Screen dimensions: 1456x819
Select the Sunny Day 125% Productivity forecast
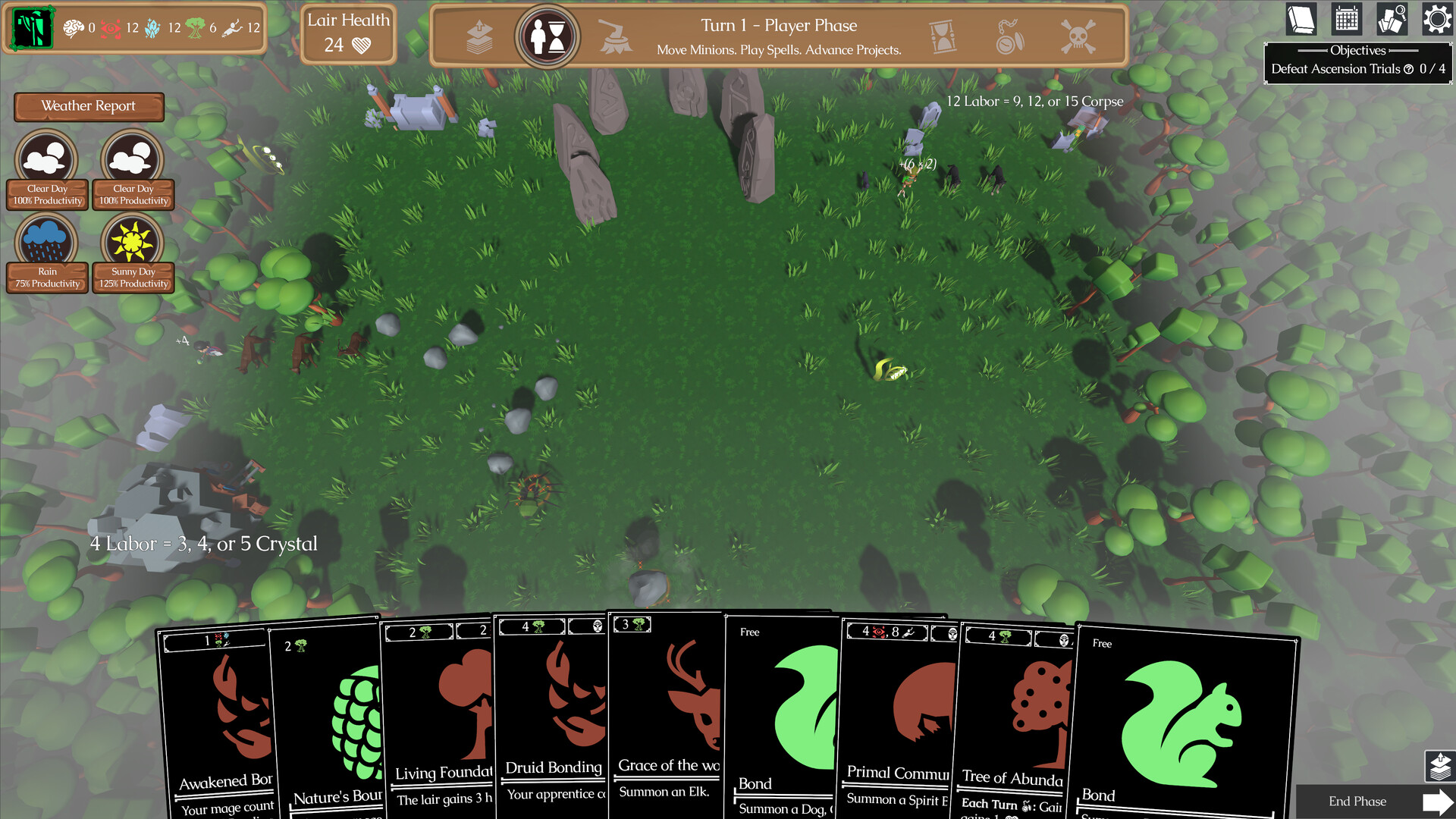(x=133, y=252)
